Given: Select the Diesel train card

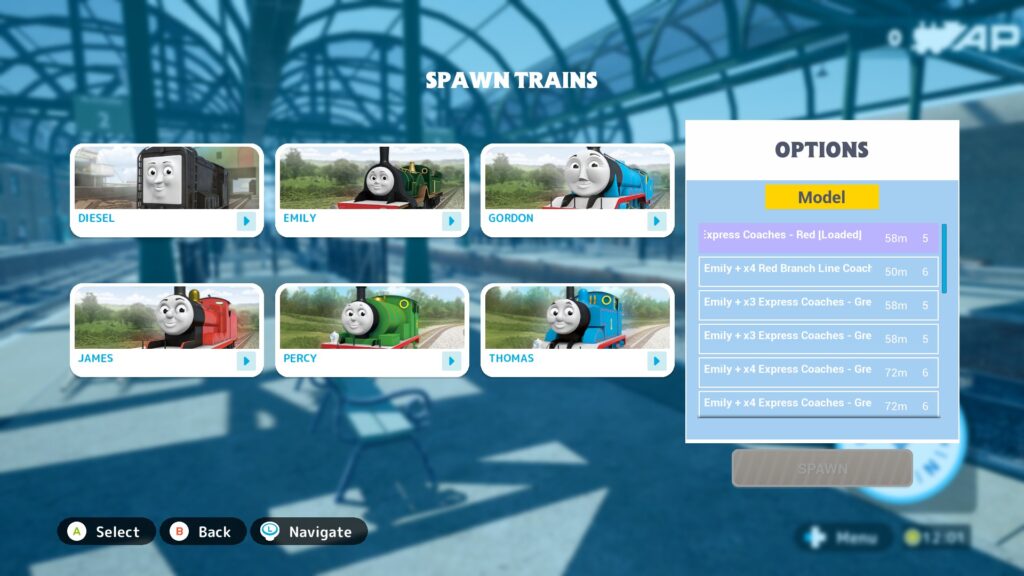Looking at the screenshot, I should [x=166, y=190].
